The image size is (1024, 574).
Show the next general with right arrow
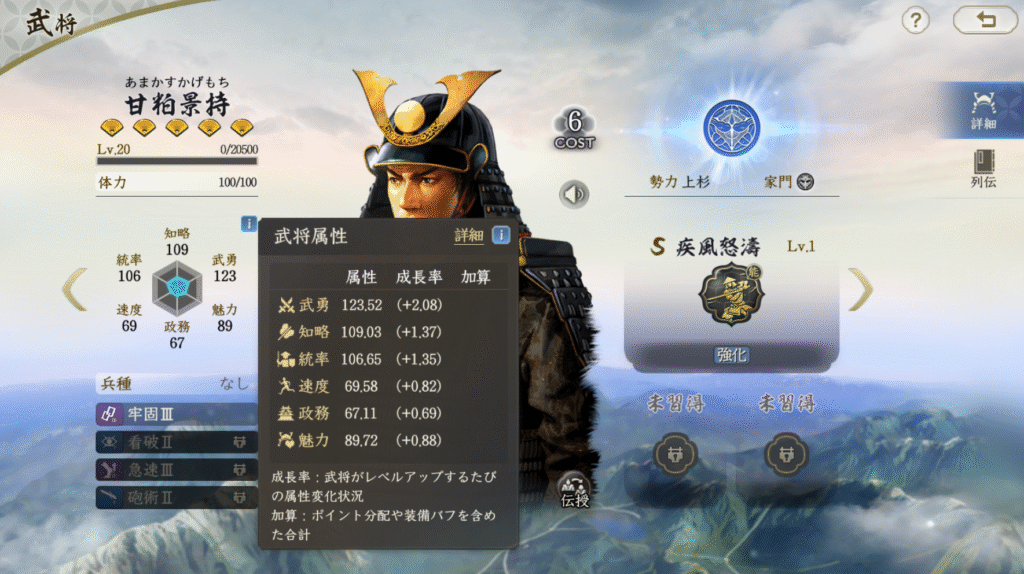pyautogui.click(x=860, y=289)
